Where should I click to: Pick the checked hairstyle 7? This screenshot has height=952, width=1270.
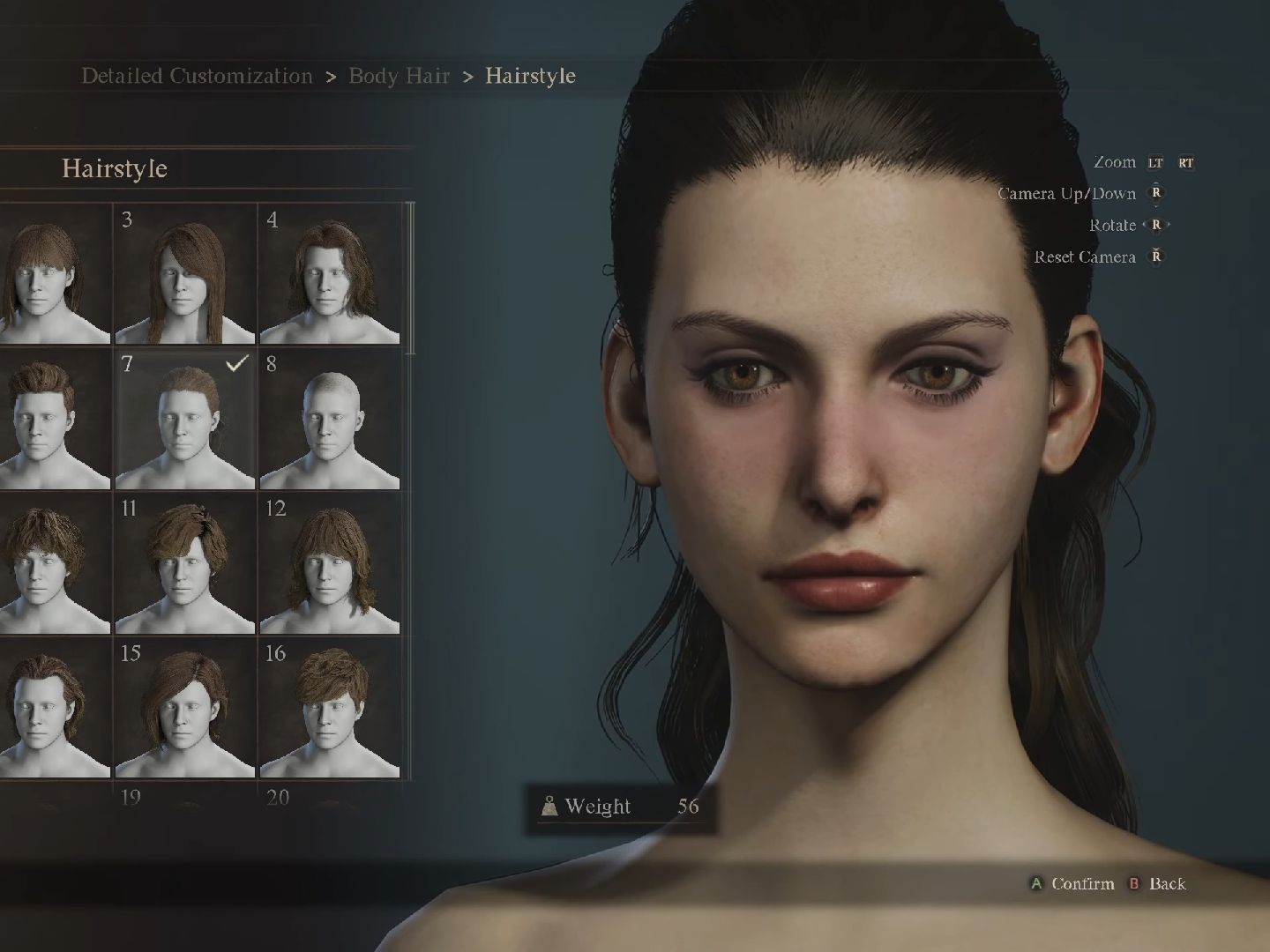(x=185, y=420)
